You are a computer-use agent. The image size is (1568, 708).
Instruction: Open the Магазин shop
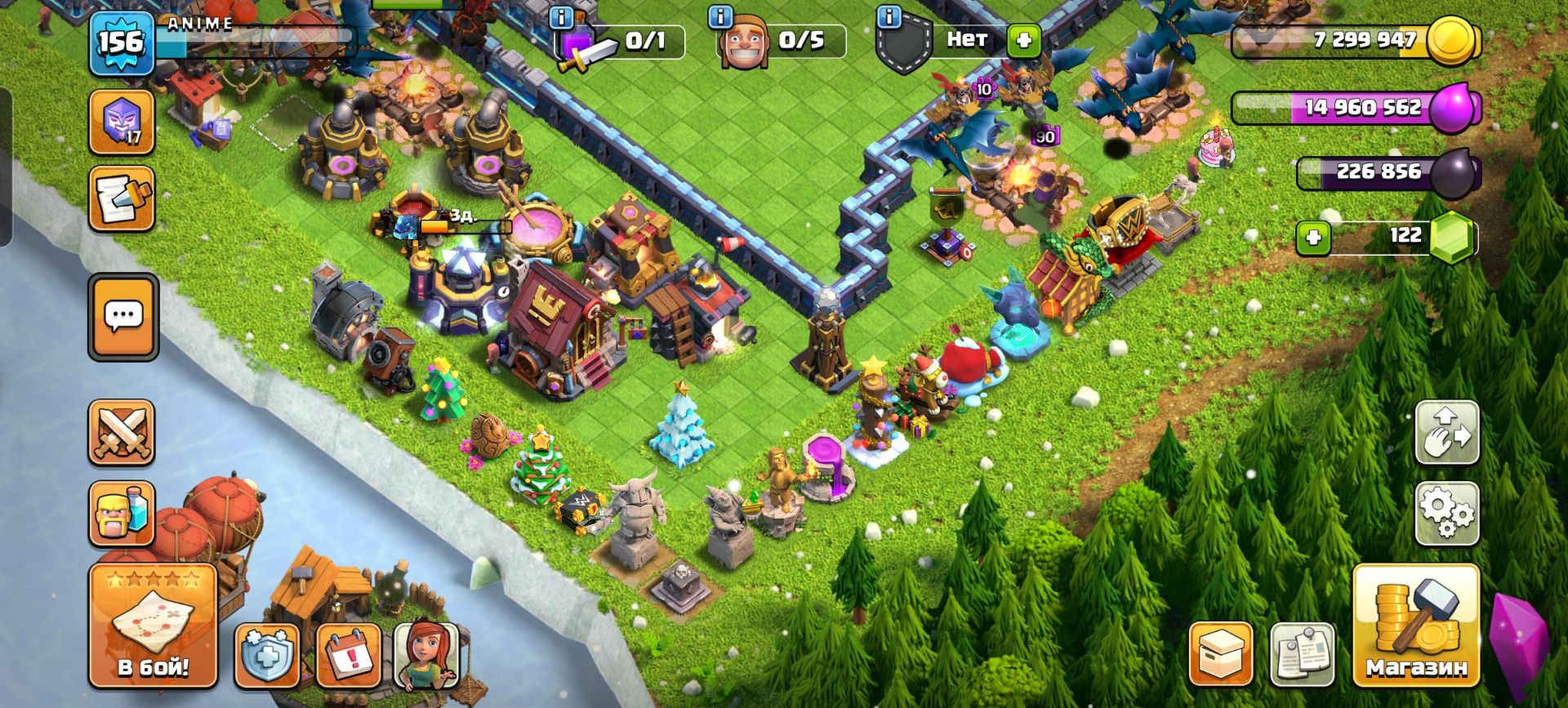(1416, 626)
